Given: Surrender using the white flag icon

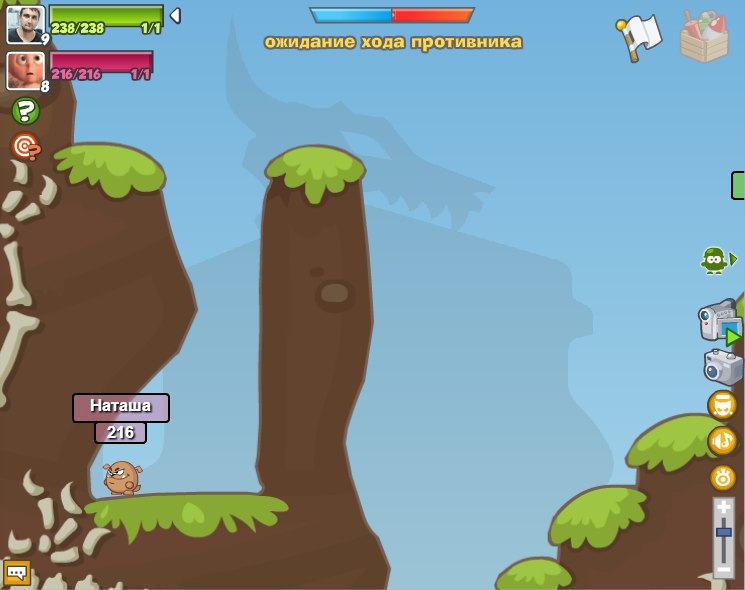Looking at the screenshot, I should click(640, 37).
